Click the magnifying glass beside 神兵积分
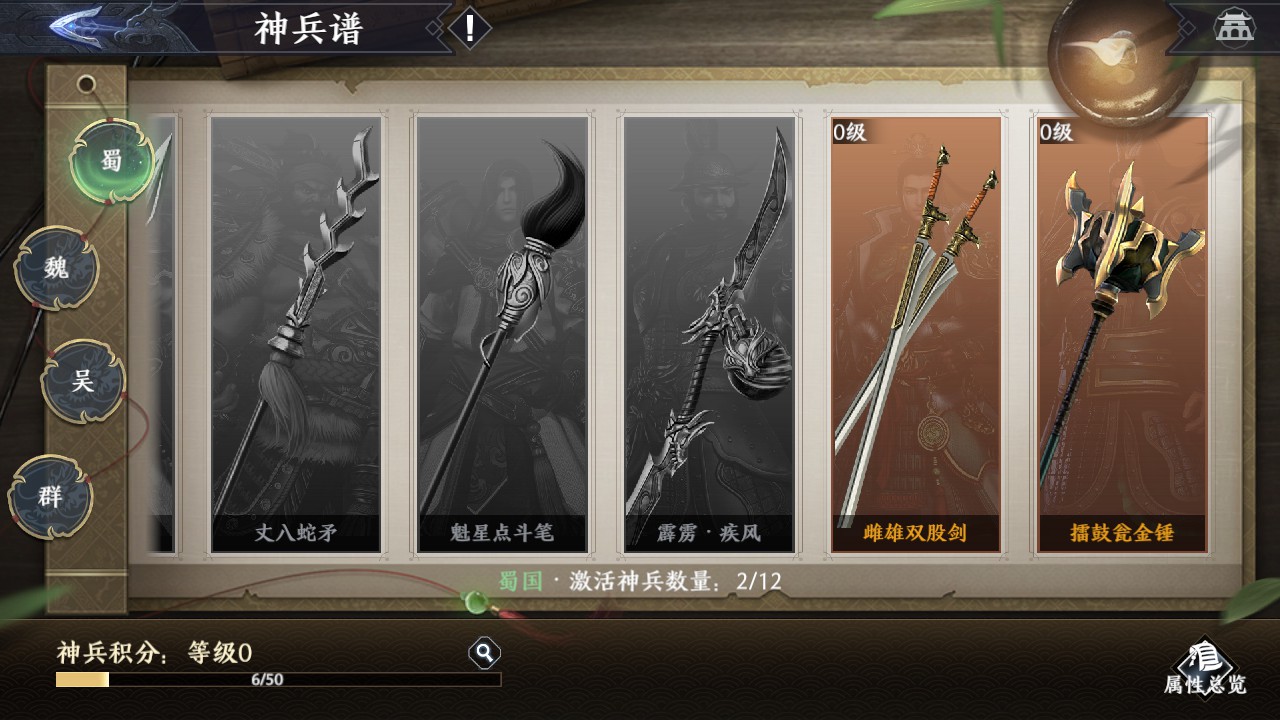Image resolution: width=1280 pixels, height=720 pixels. pos(484,654)
